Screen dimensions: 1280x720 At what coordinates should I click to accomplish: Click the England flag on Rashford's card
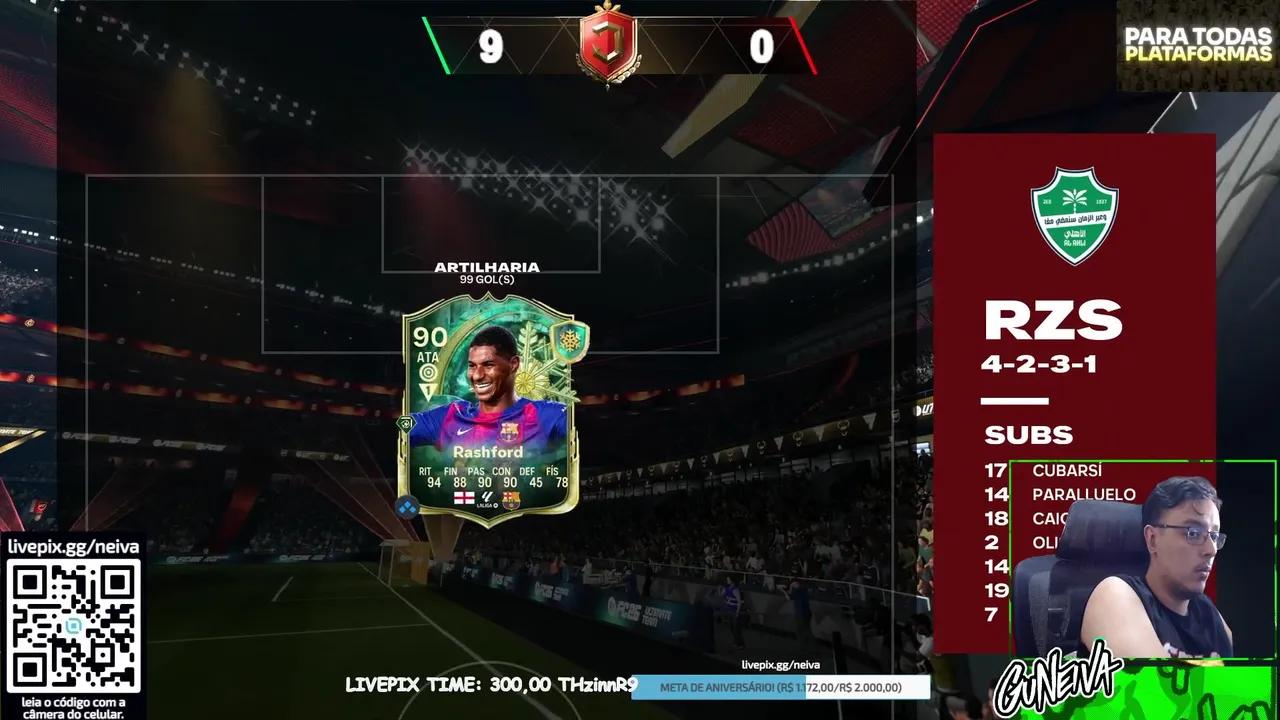coord(463,497)
